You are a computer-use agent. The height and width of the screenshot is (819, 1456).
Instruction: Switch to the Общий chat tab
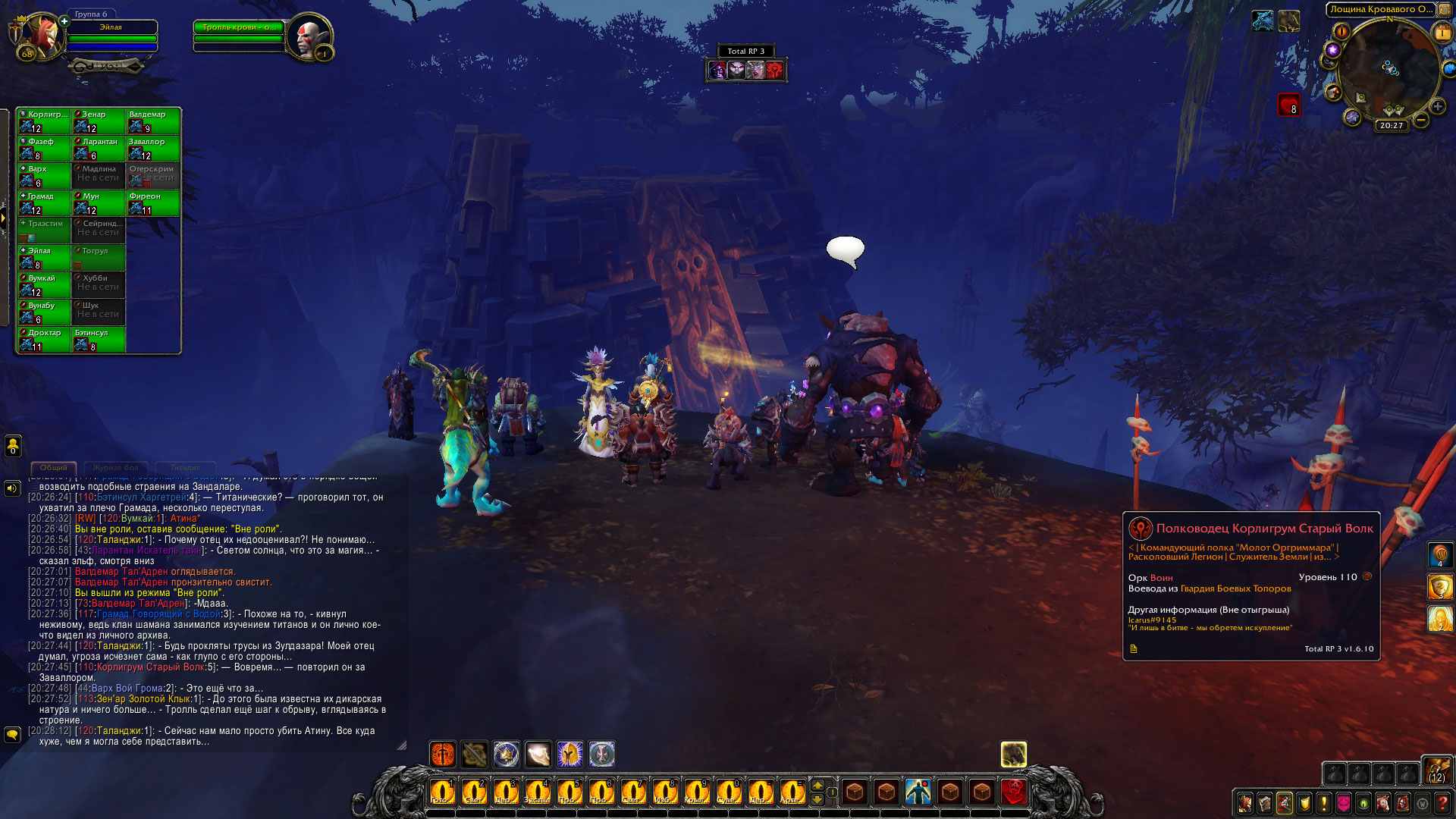[54, 468]
